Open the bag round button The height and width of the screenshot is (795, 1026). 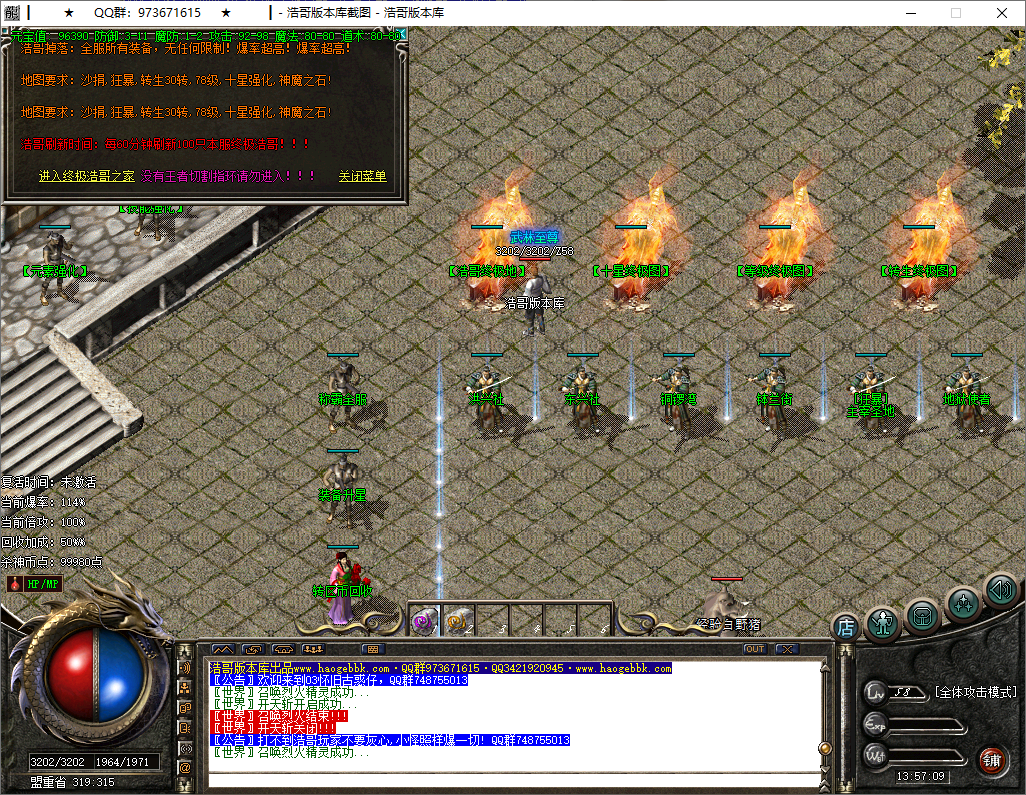click(923, 615)
